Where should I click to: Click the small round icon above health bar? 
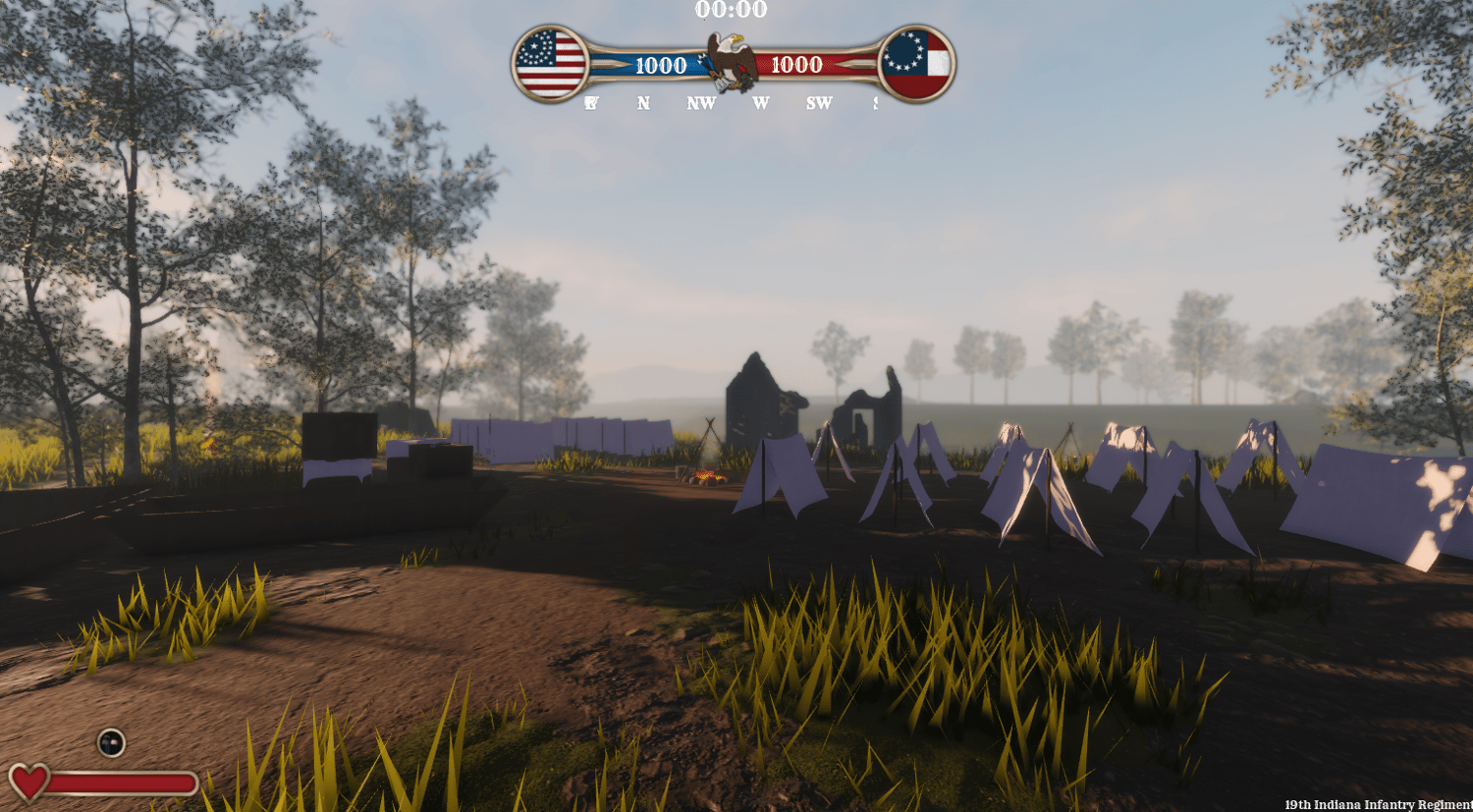[x=111, y=742]
